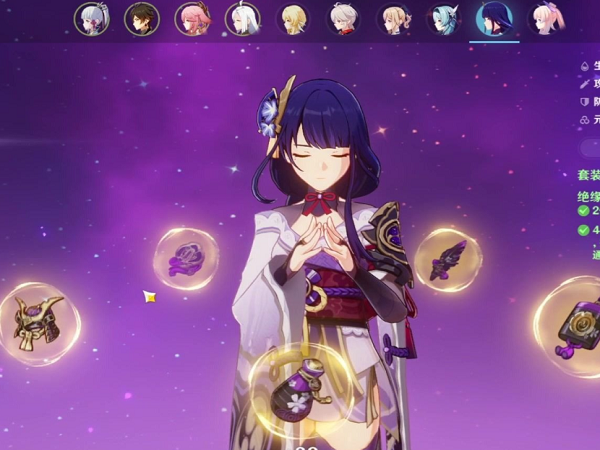The image size is (600, 450).
Task: Choose the Kazuha portrait with red-streaked hair
Action: coord(344,19)
